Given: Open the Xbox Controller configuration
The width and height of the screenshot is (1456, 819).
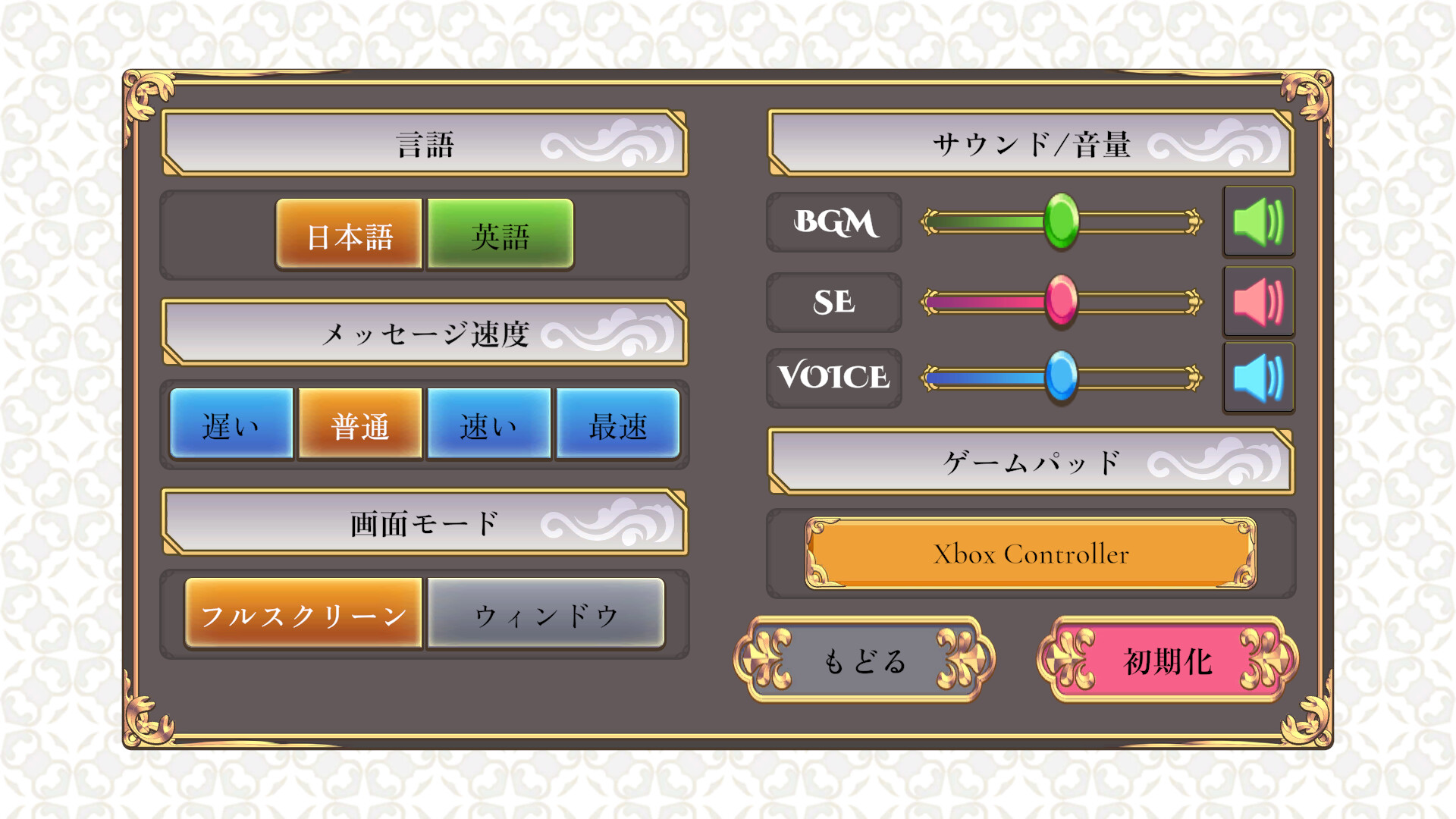Looking at the screenshot, I should pyautogui.click(x=1028, y=554).
